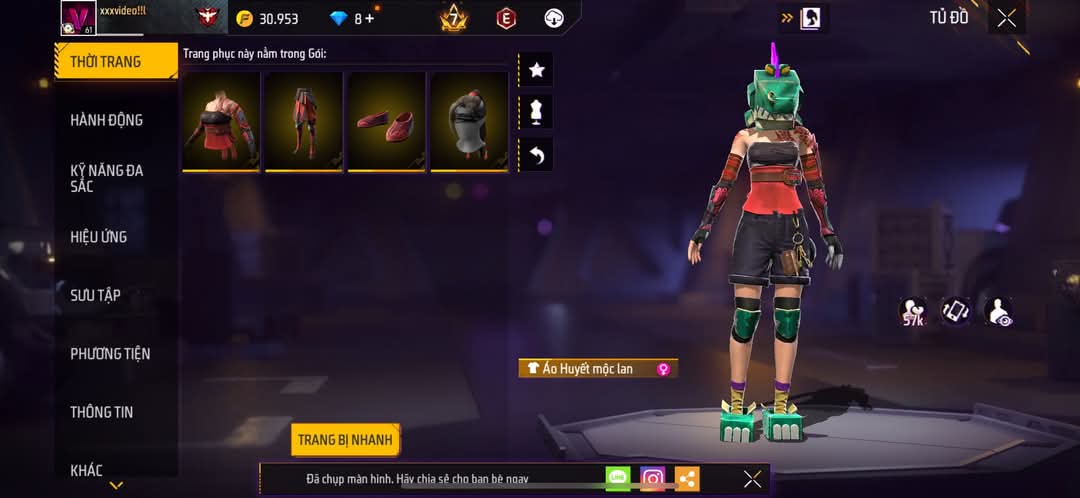Tap the TRANG BỊ NHANH button
The width and height of the screenshot is (1080, 498).
point(346,440)
